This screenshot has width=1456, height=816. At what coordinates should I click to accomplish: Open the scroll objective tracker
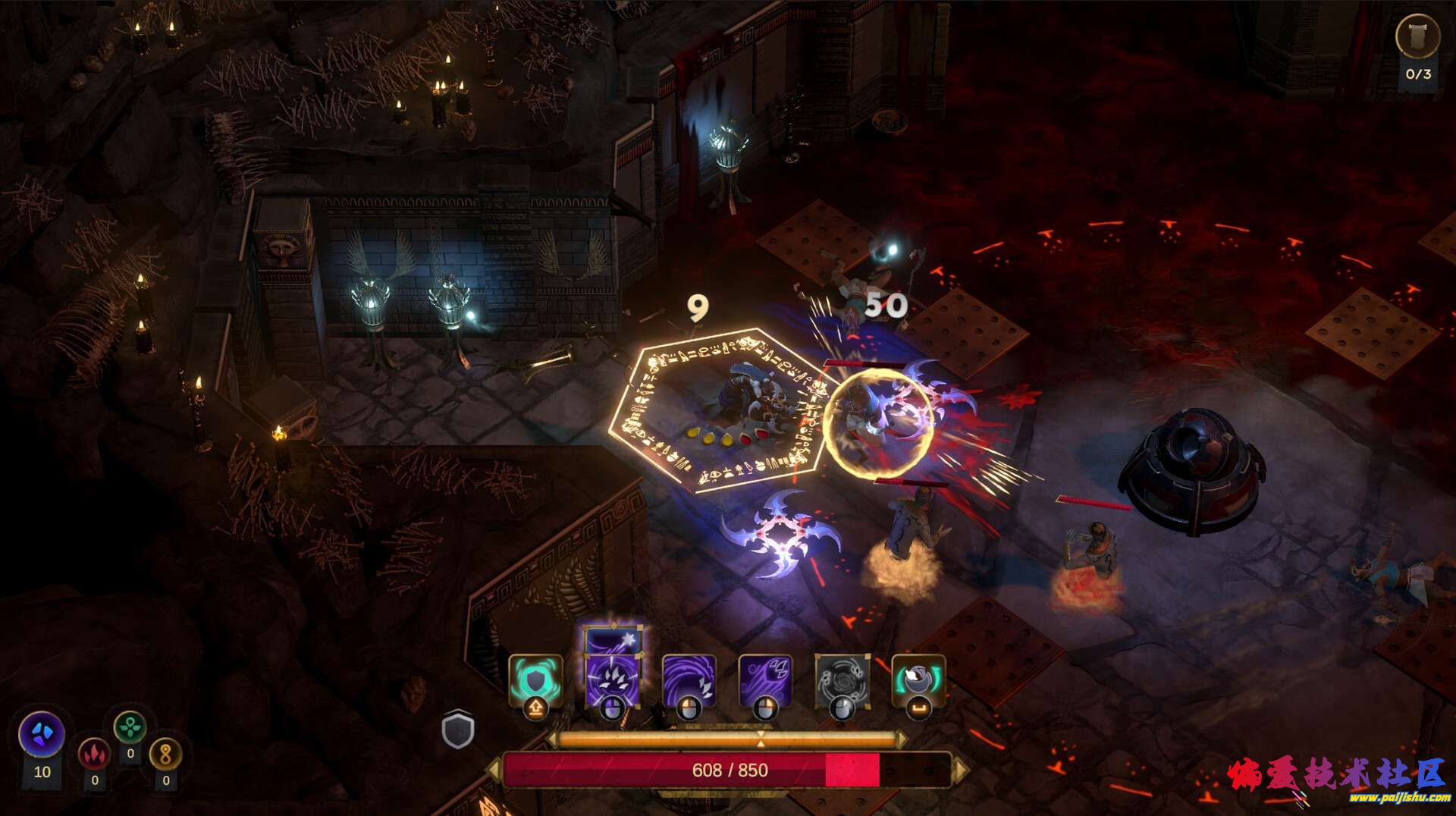[1417, 36]
